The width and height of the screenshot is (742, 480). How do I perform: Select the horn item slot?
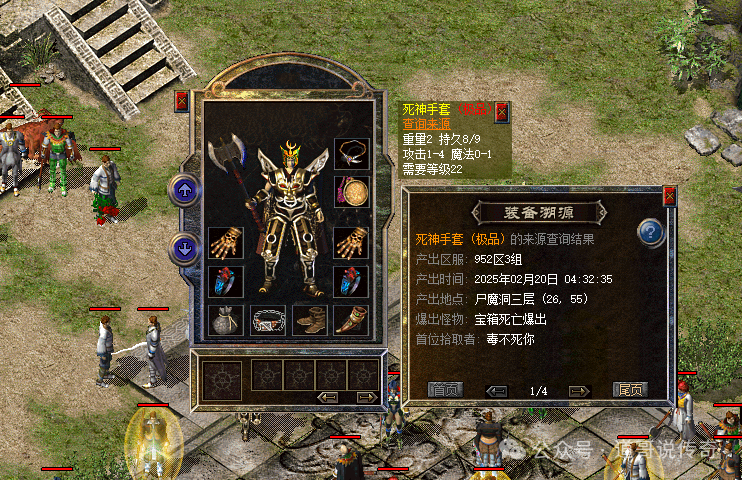(x=351, y=319)
